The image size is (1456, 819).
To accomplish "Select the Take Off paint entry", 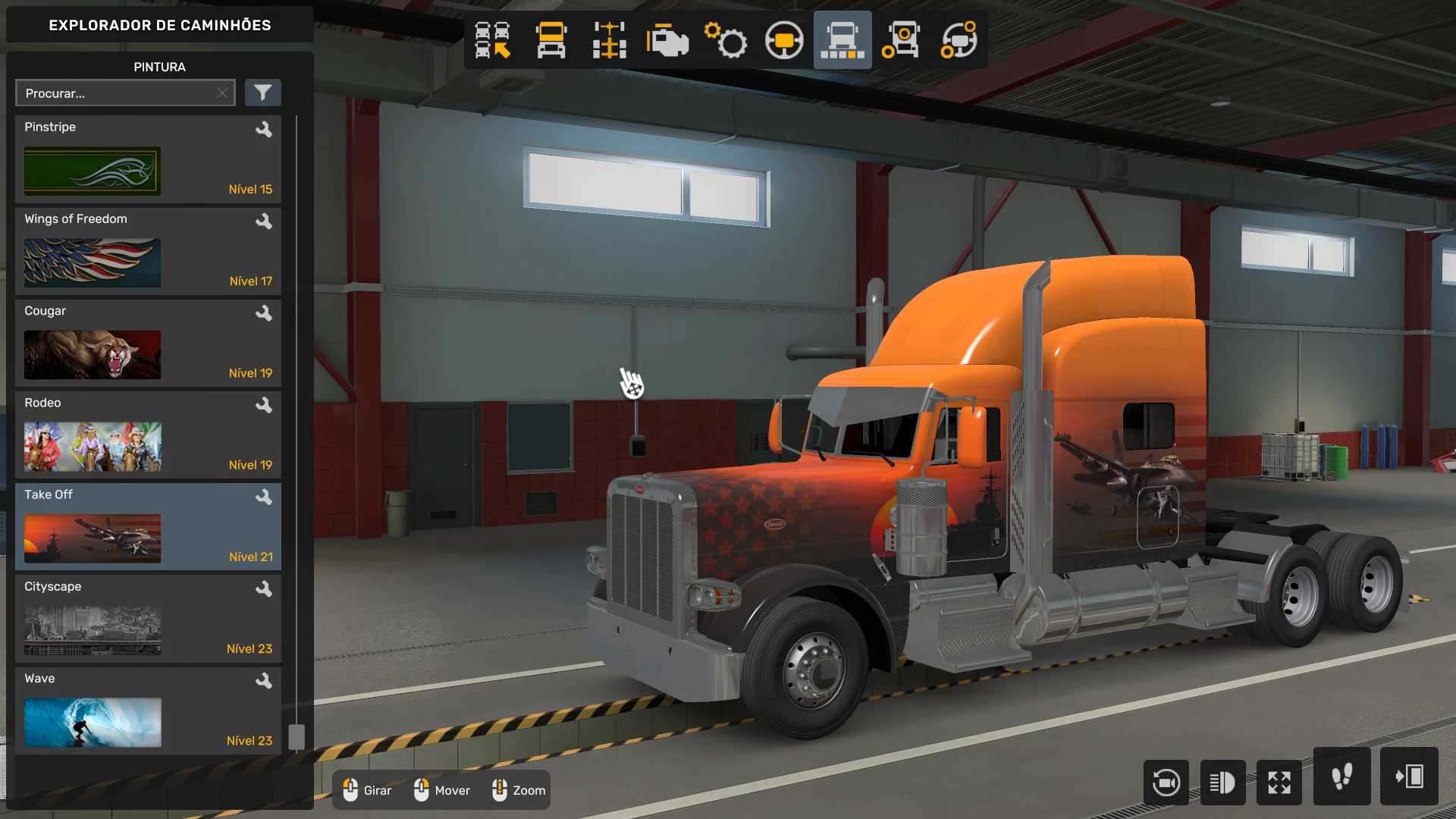I will point(148,526).
